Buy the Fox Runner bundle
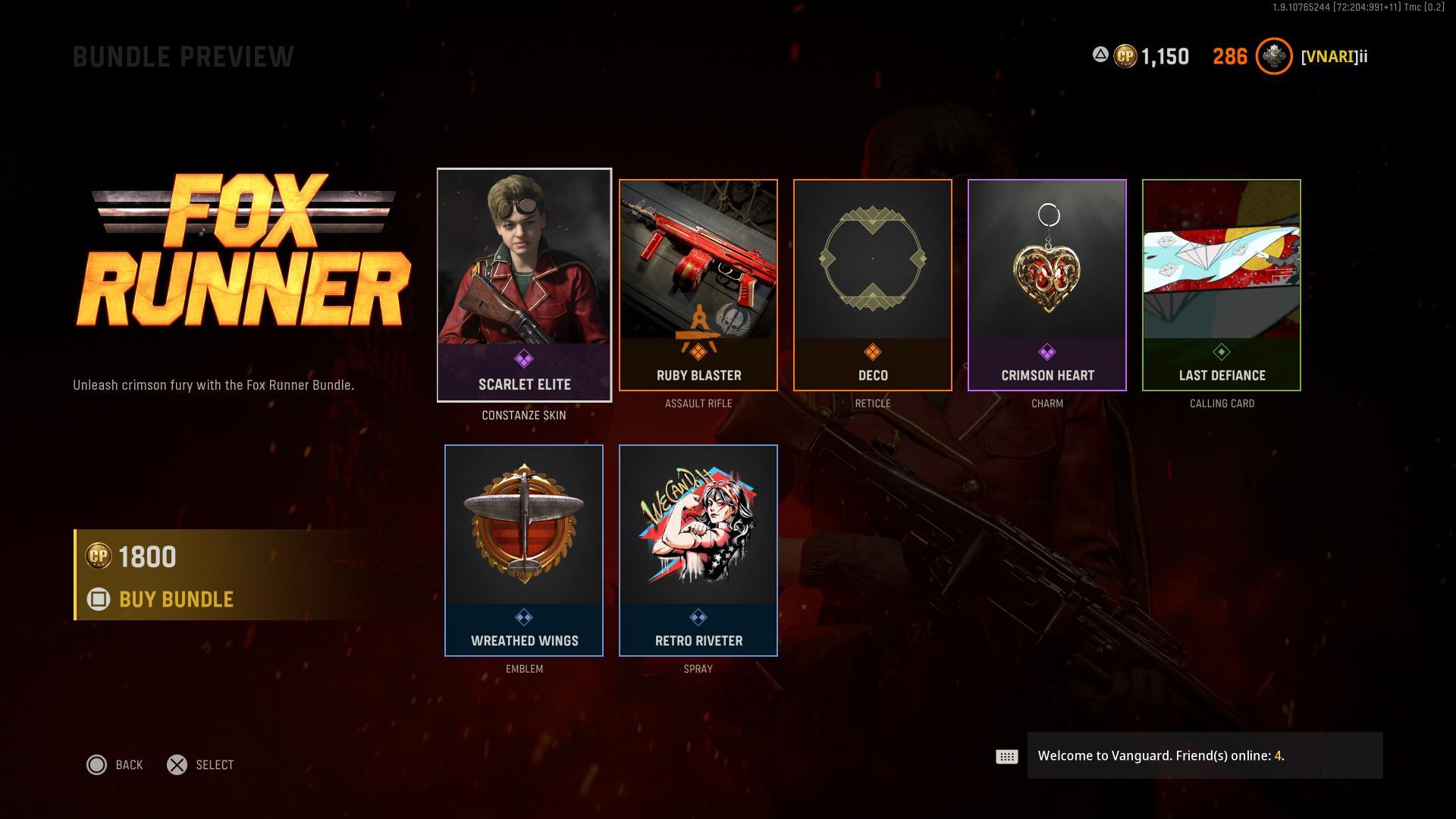1456x819 pixels. 175,599
